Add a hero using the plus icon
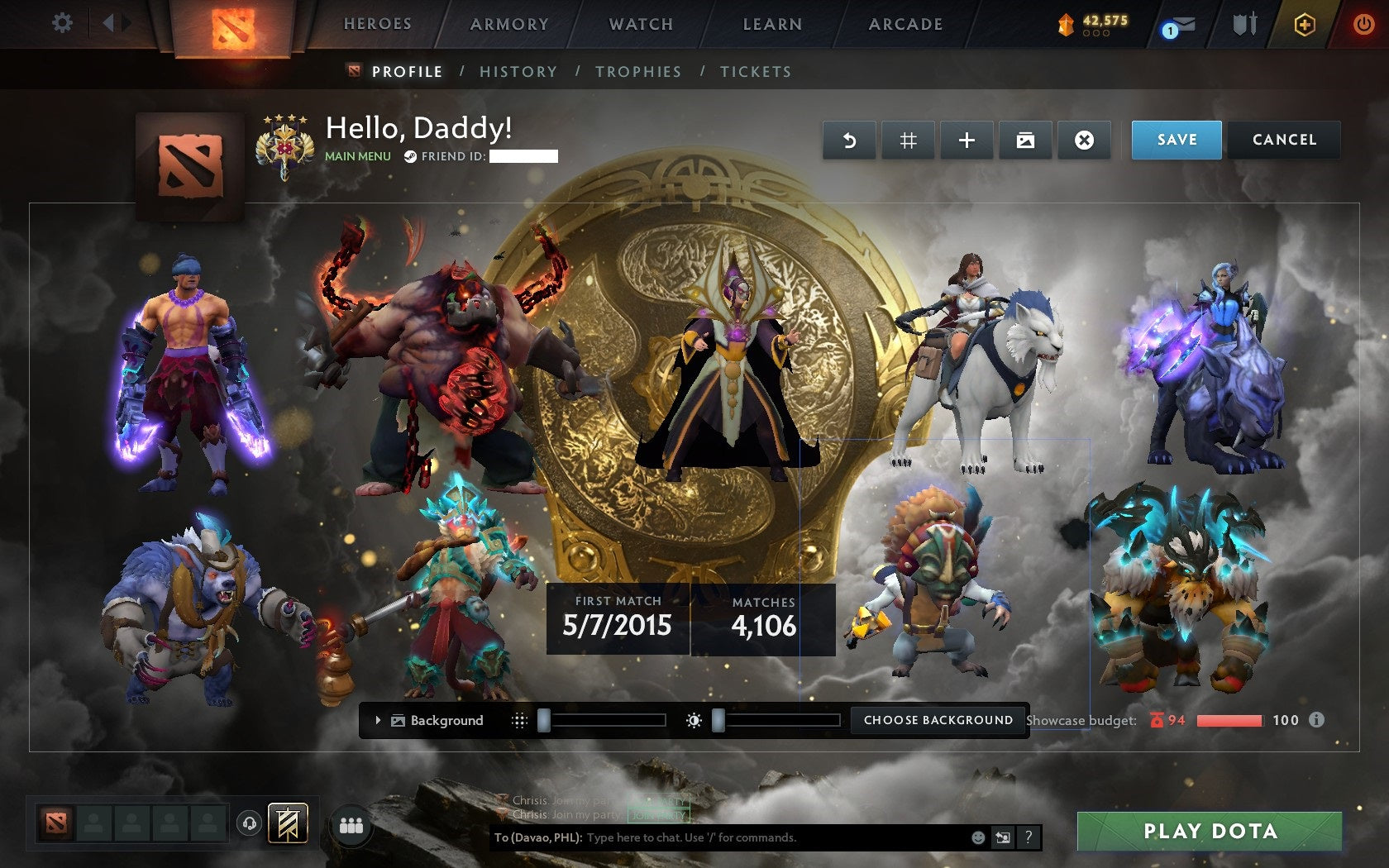The width and height of the screenshot is (1389, 868). [x=967, y=140]
